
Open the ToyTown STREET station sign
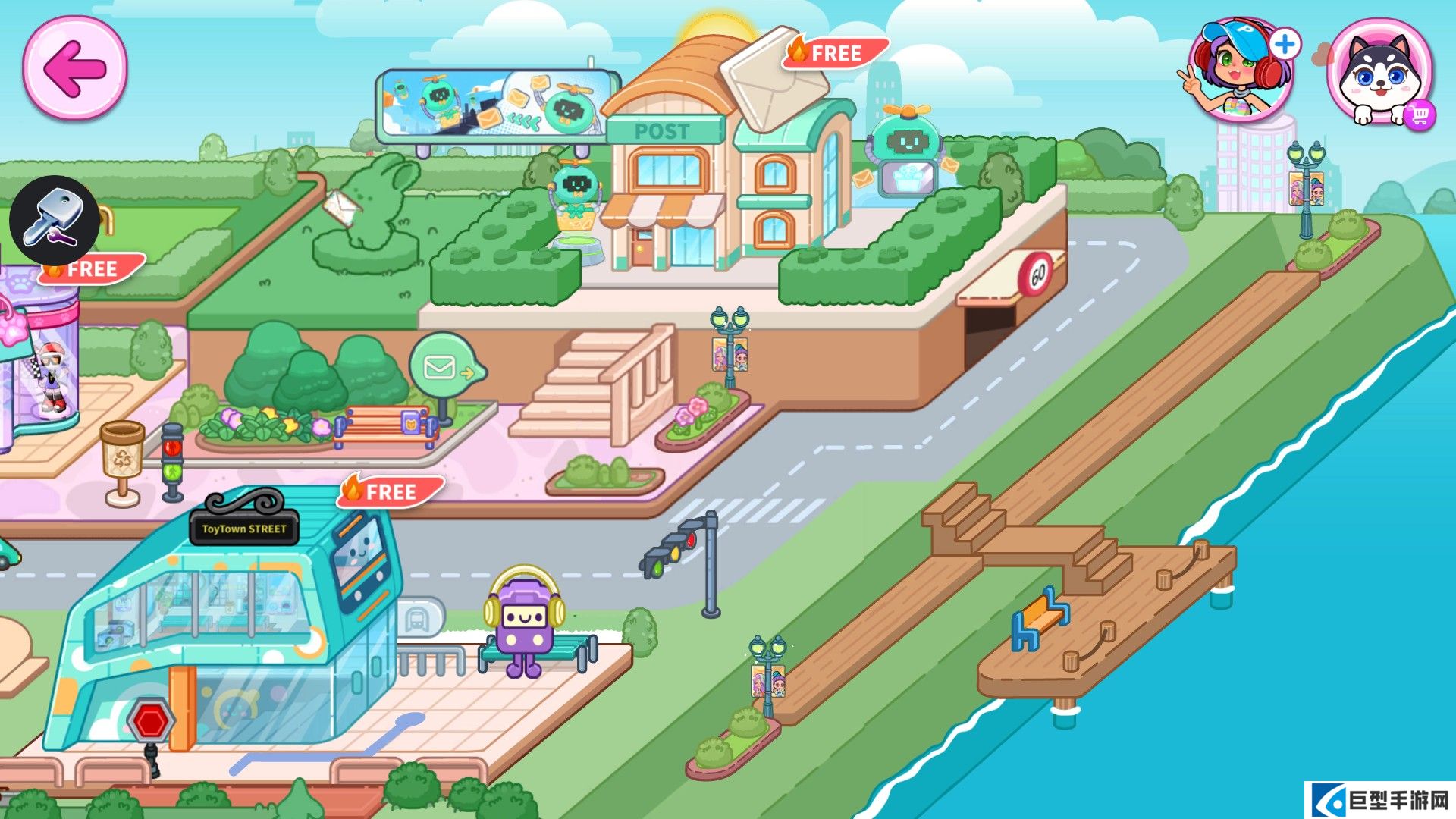[x=244, y=531]
